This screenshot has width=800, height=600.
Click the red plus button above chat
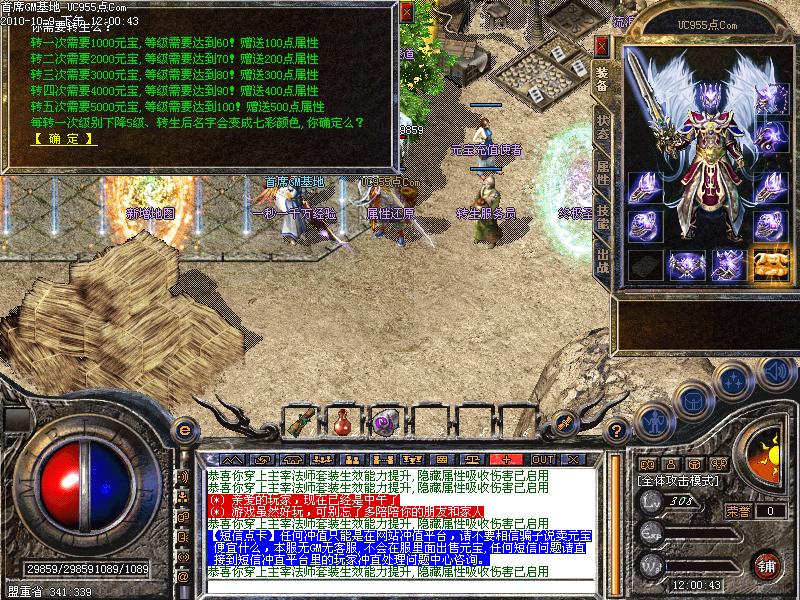coord(506,459)
